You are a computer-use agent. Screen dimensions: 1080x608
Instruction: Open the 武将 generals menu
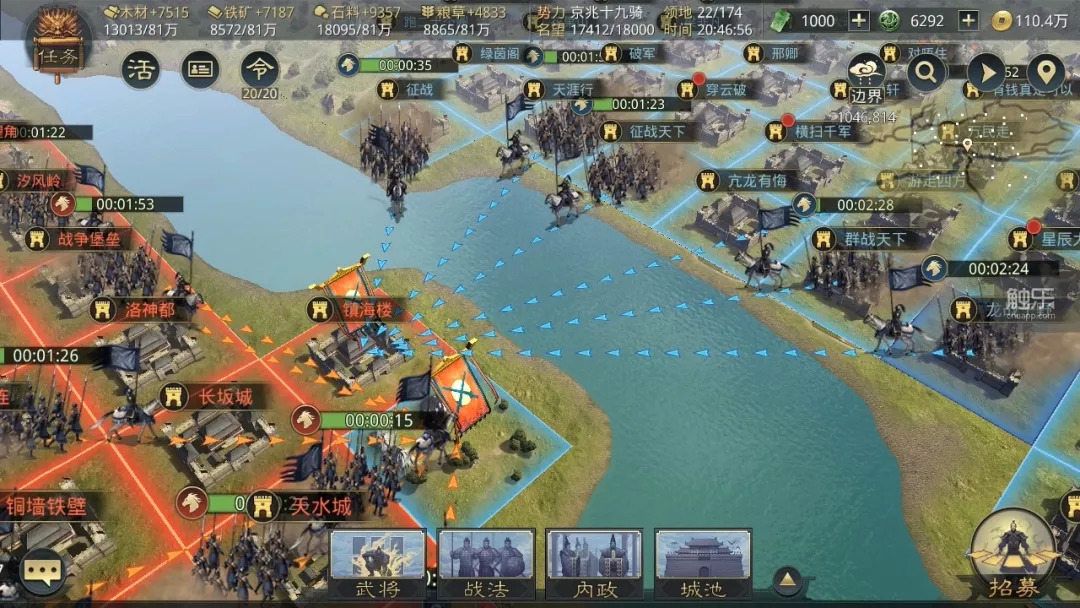tap(378, 564)
